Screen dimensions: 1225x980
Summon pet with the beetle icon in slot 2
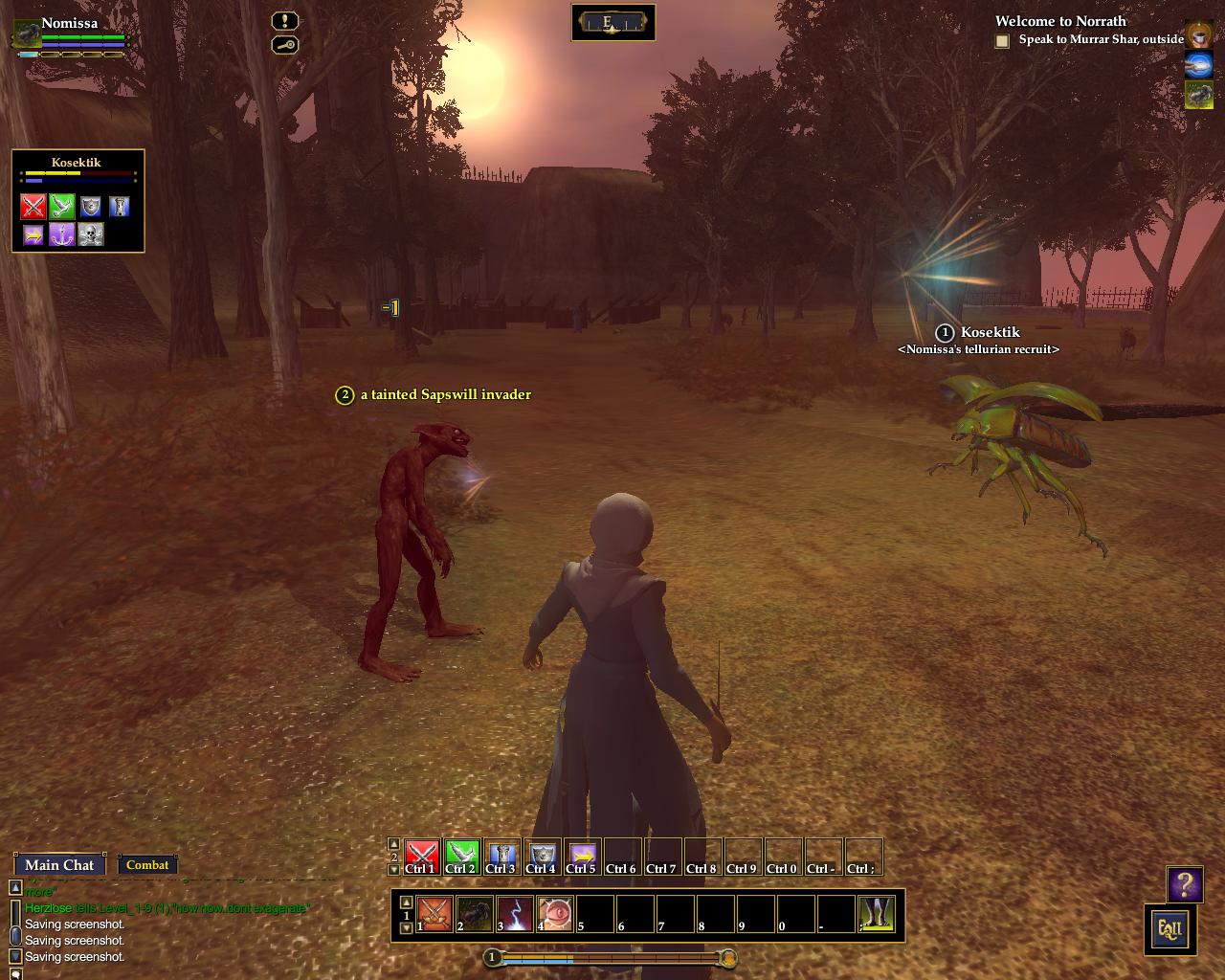[x=475, y=914]
